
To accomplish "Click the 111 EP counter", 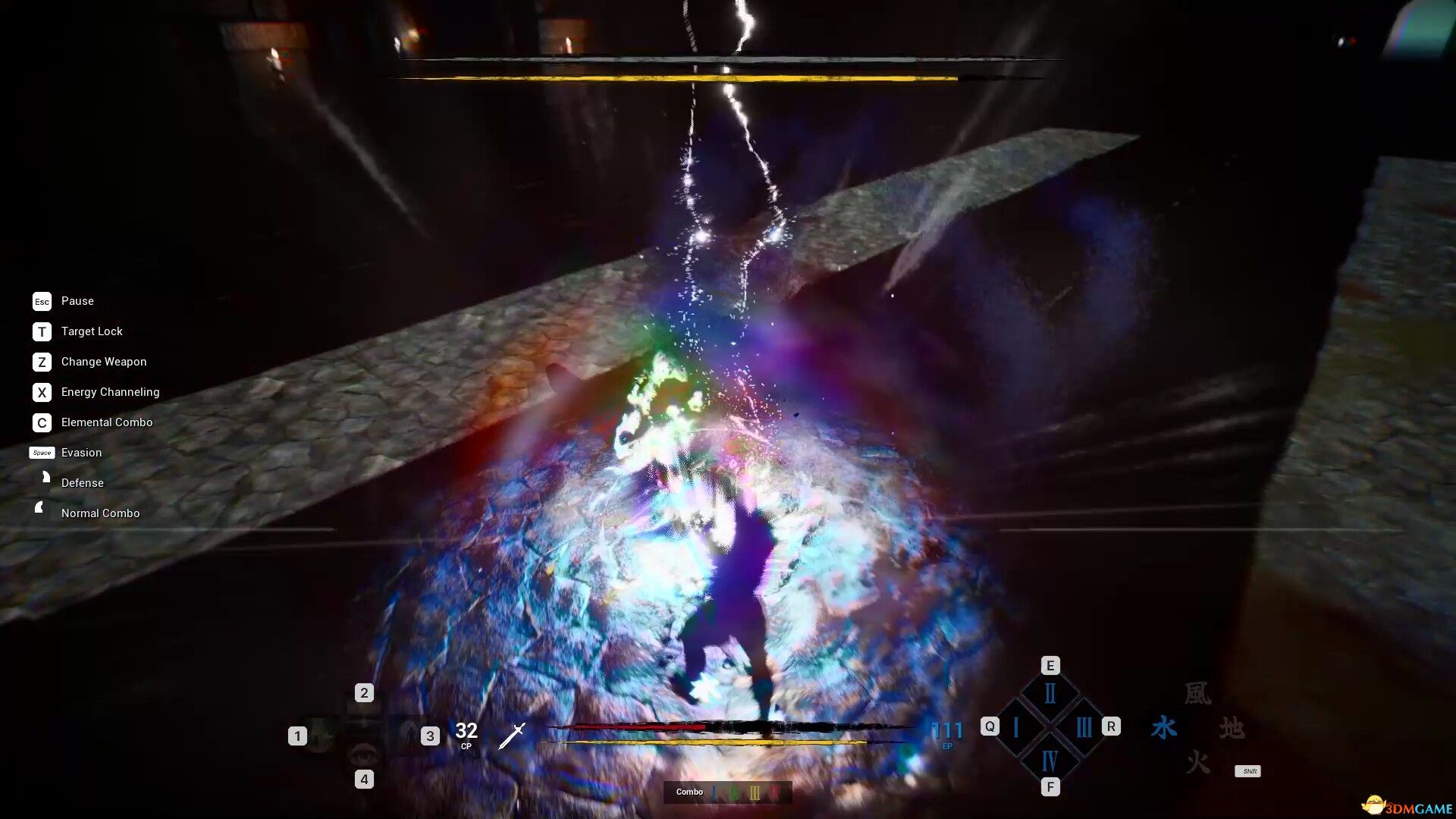I will point(947,731).
